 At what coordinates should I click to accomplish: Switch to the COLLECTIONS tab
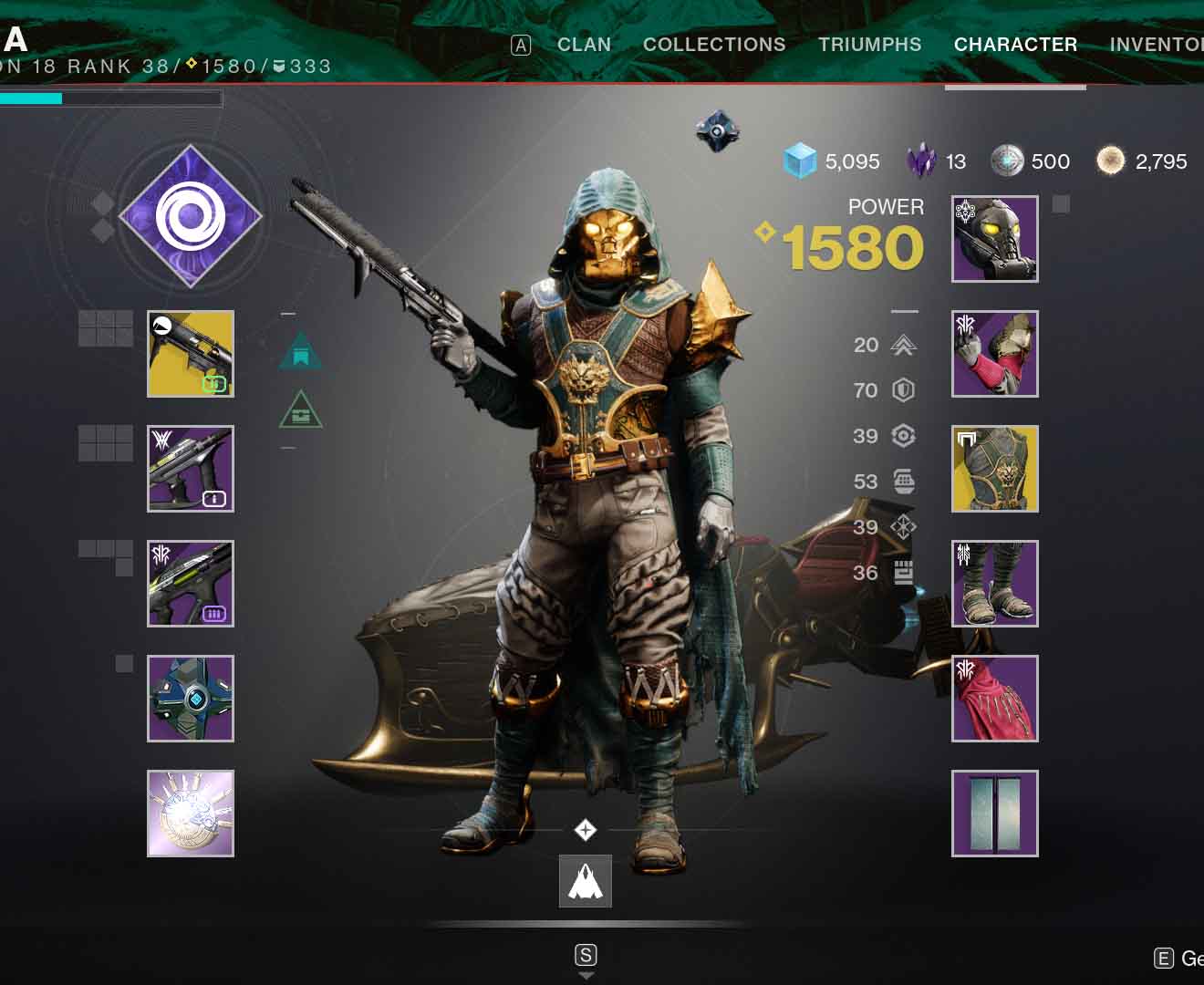coord(714,44)
